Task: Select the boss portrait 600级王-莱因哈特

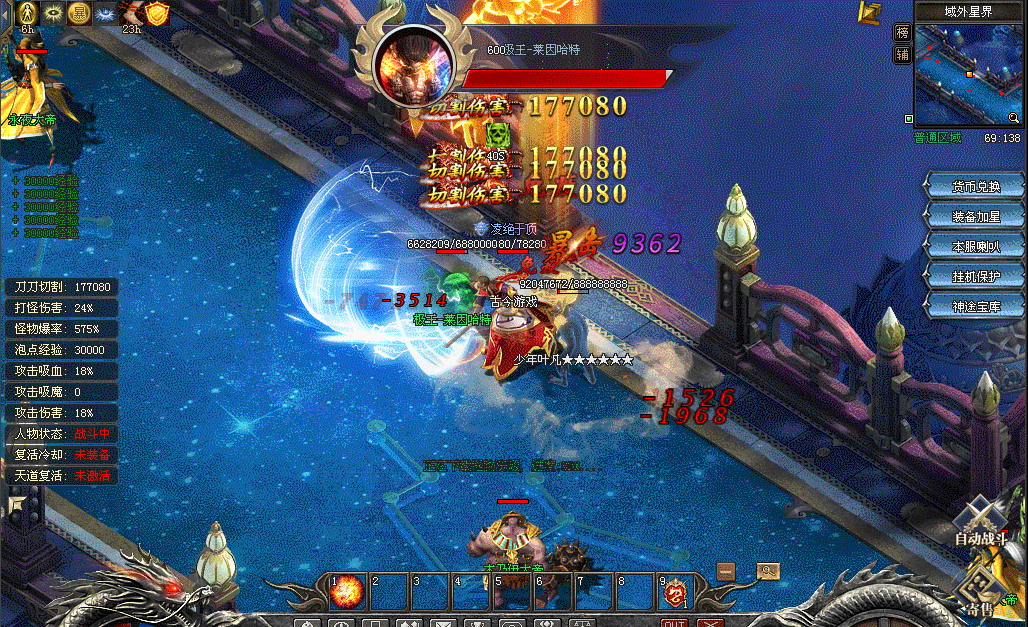Action: tap(414, 67)
